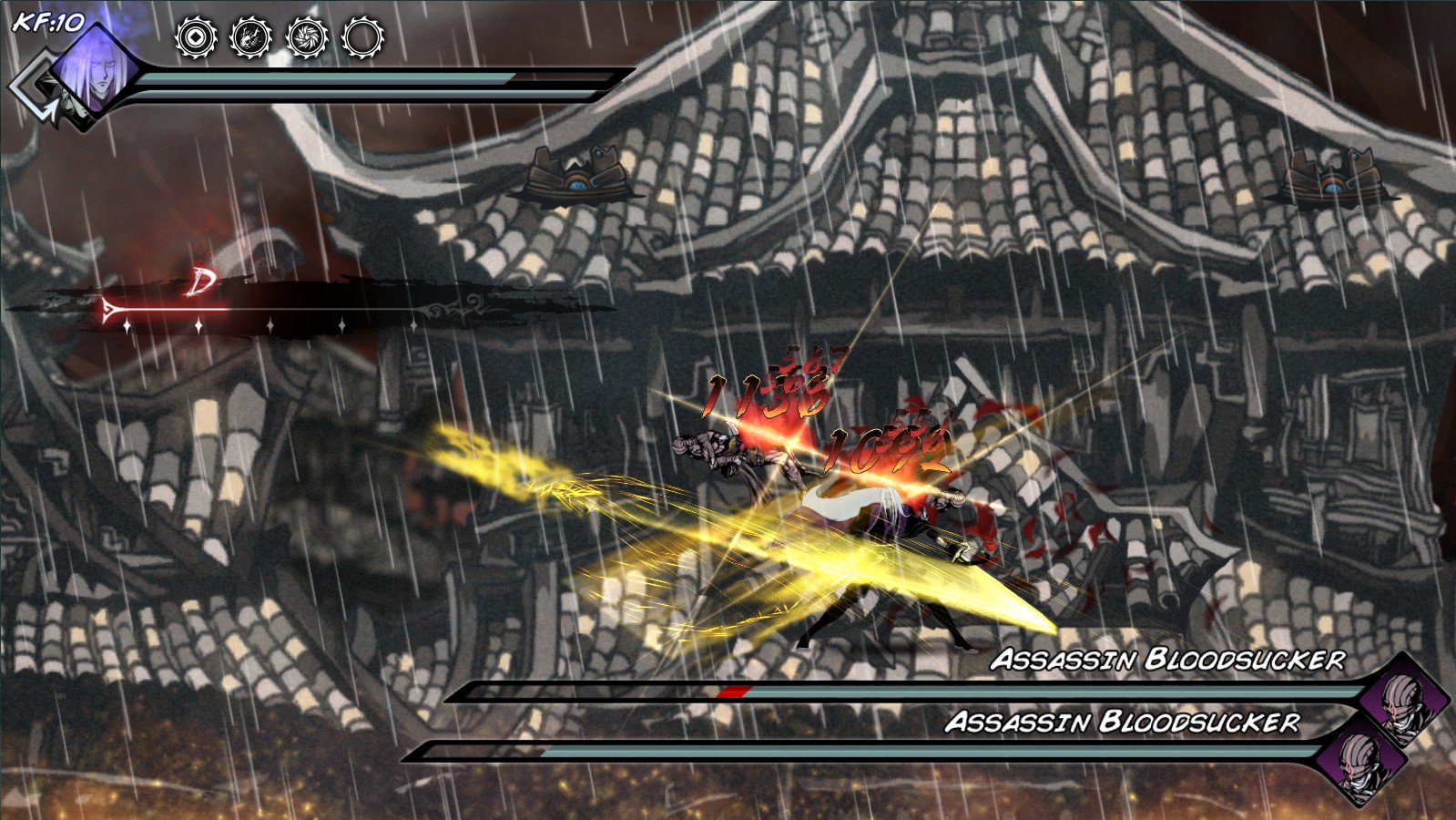This screenshot has height=820, width=1456.
Task: Select the first diamond-core skill icon
Action: click(196, 38)
